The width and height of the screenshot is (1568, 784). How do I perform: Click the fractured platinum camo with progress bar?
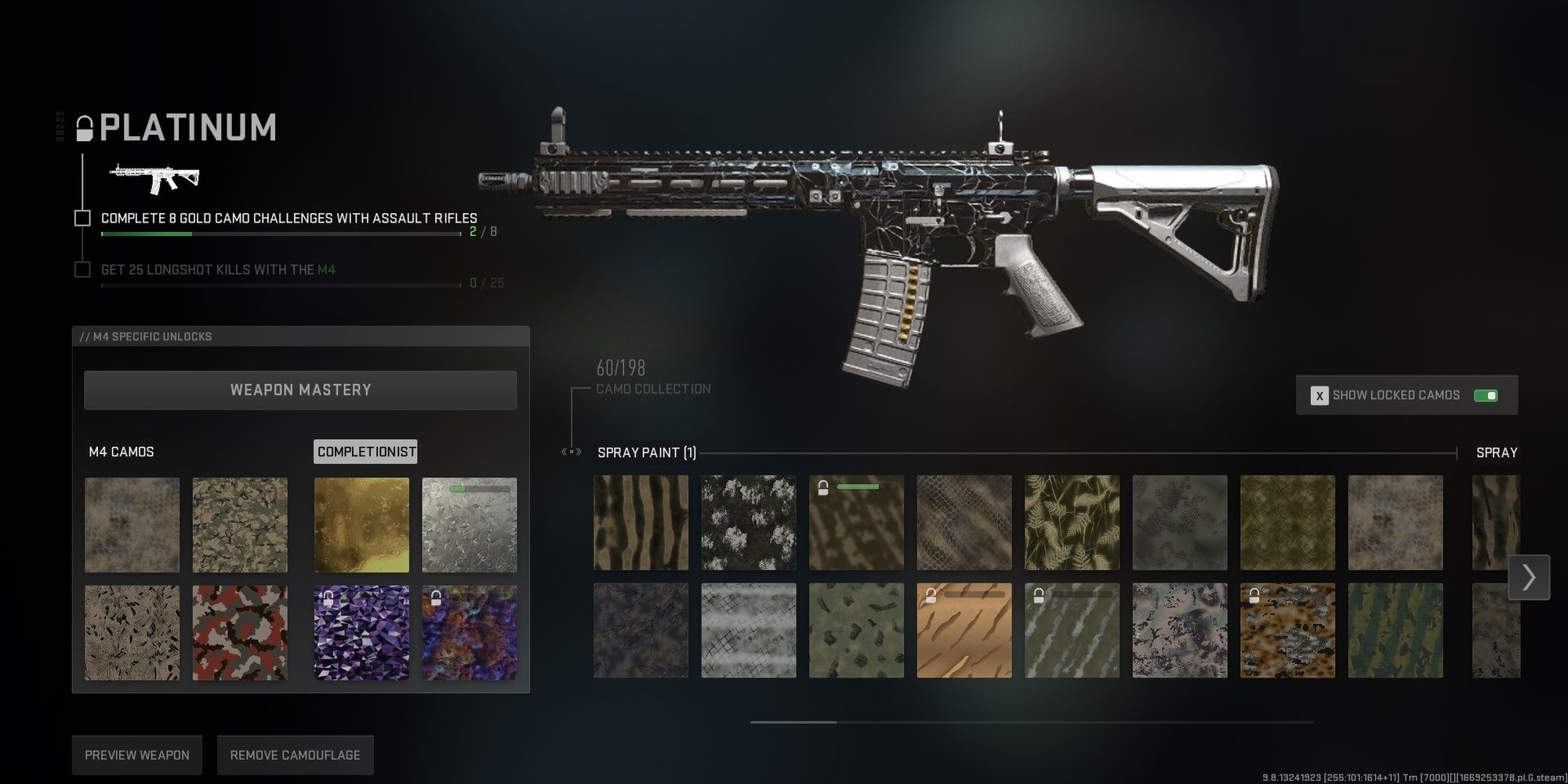tap(469, 523)
